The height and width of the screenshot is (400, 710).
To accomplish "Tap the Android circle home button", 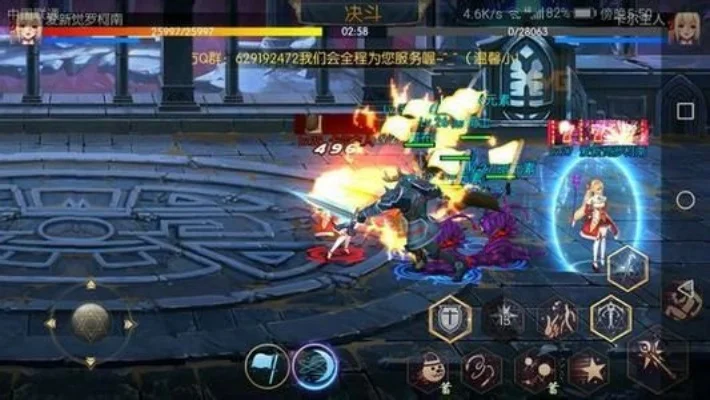I will pos(685,200).
